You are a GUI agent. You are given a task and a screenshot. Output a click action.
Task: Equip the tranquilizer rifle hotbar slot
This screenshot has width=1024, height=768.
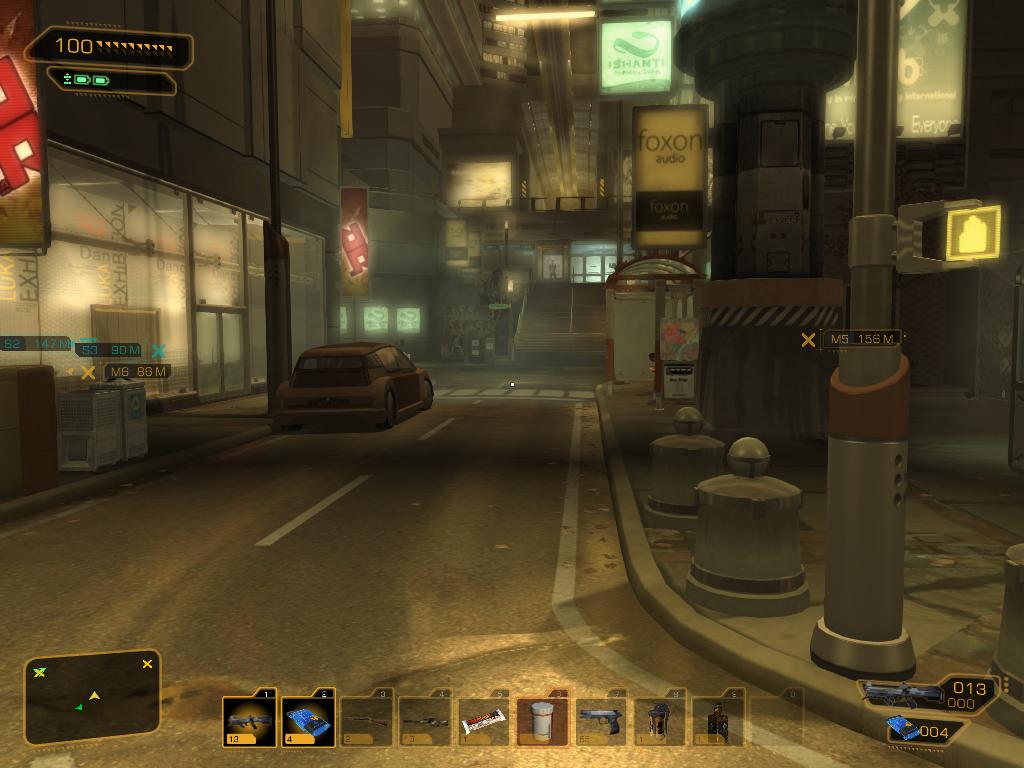(426, 721)
